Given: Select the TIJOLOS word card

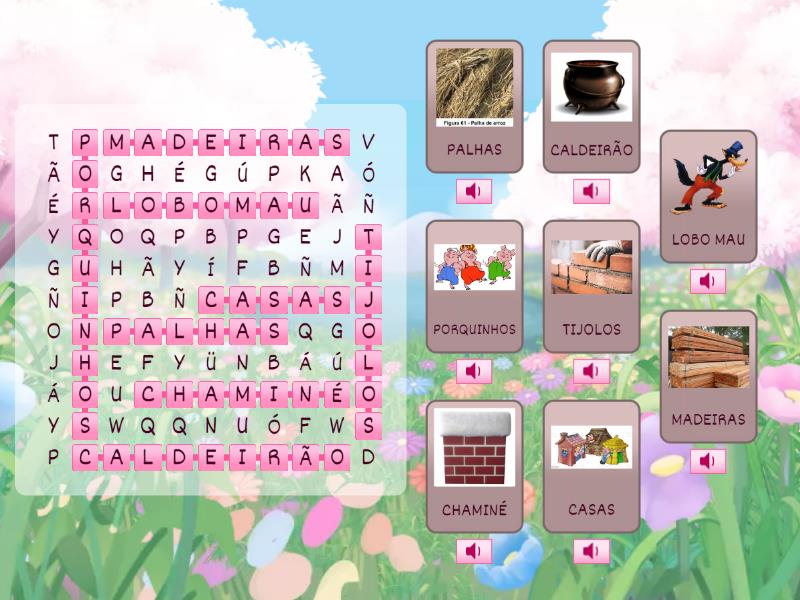Looking at the screenshot, I should tap(591, 286).
